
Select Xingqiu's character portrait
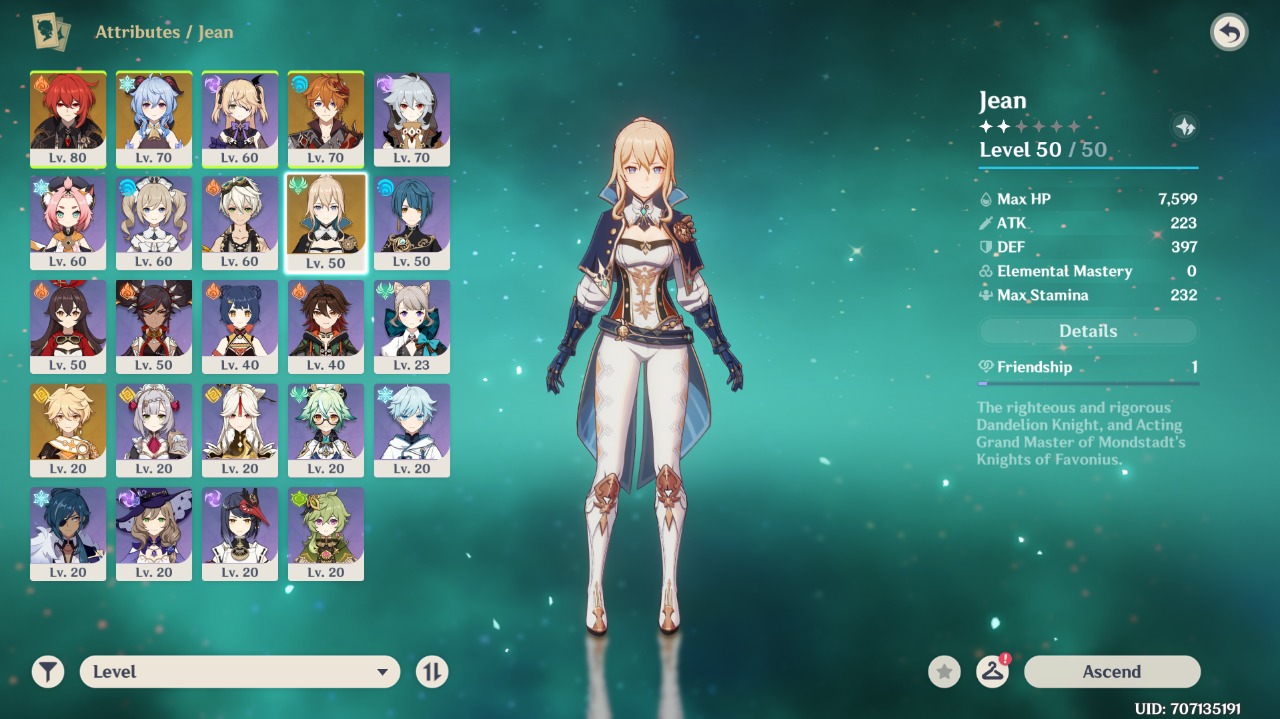coord(412,222)
